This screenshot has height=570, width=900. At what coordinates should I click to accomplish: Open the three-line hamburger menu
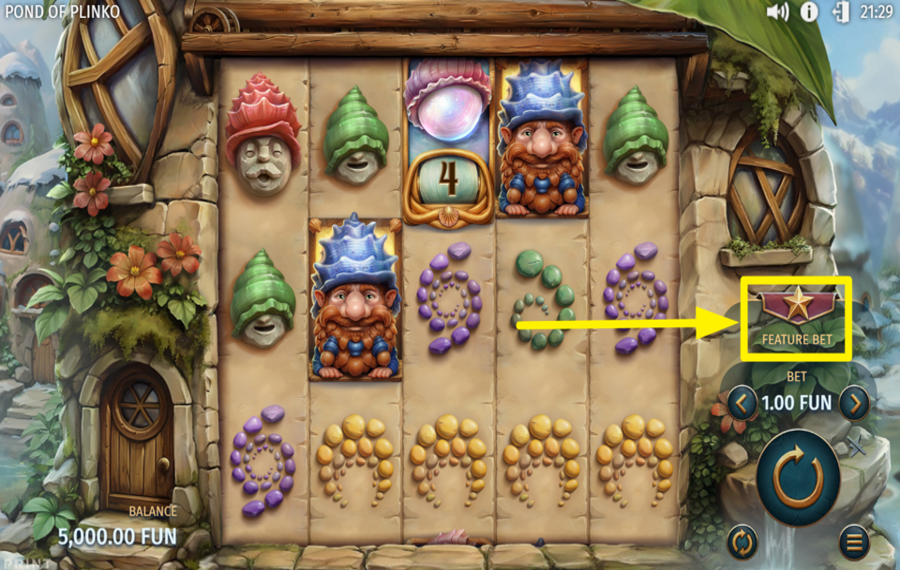[x=853, y=542]
